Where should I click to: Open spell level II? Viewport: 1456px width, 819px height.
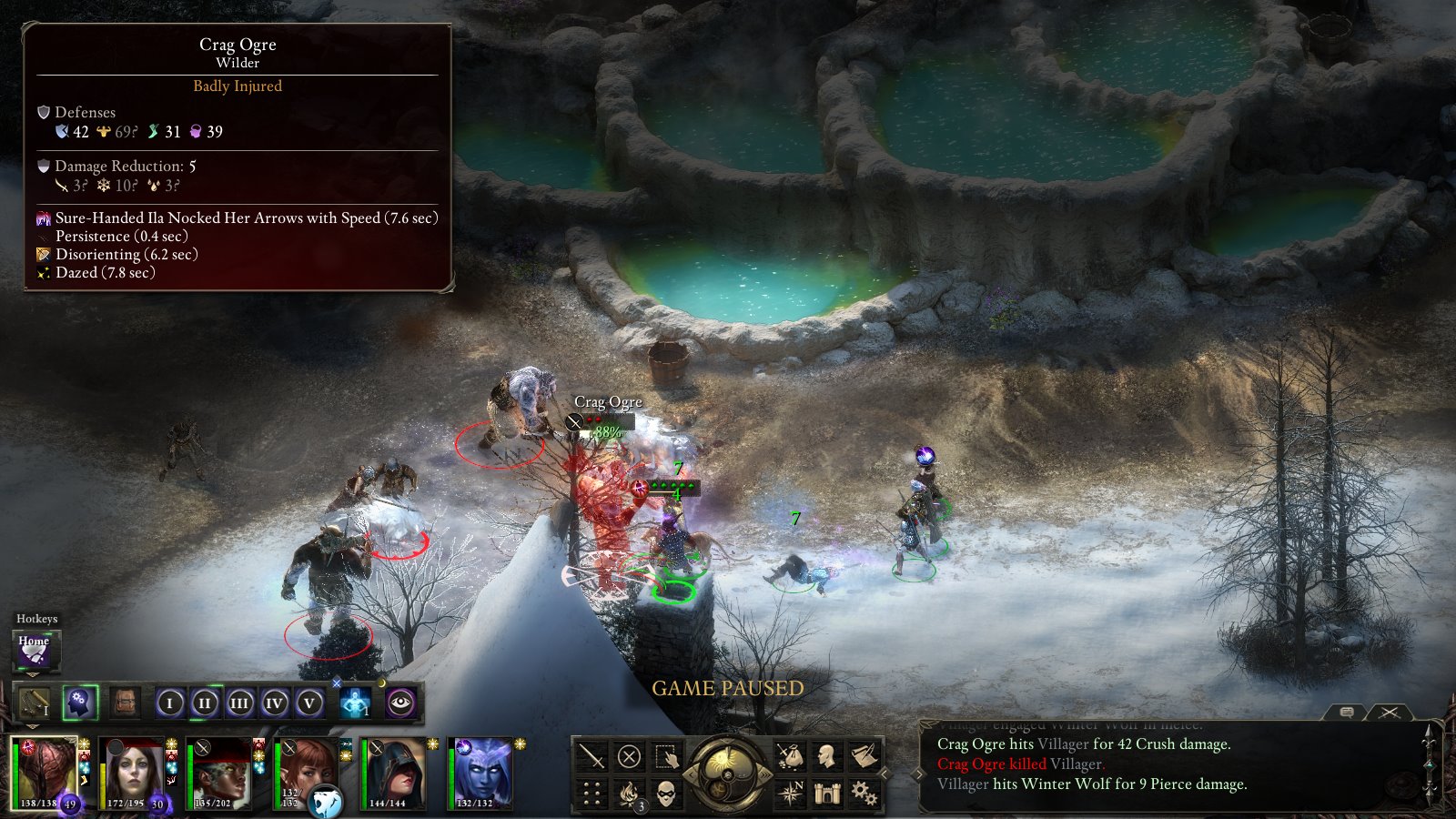point(205,703)
